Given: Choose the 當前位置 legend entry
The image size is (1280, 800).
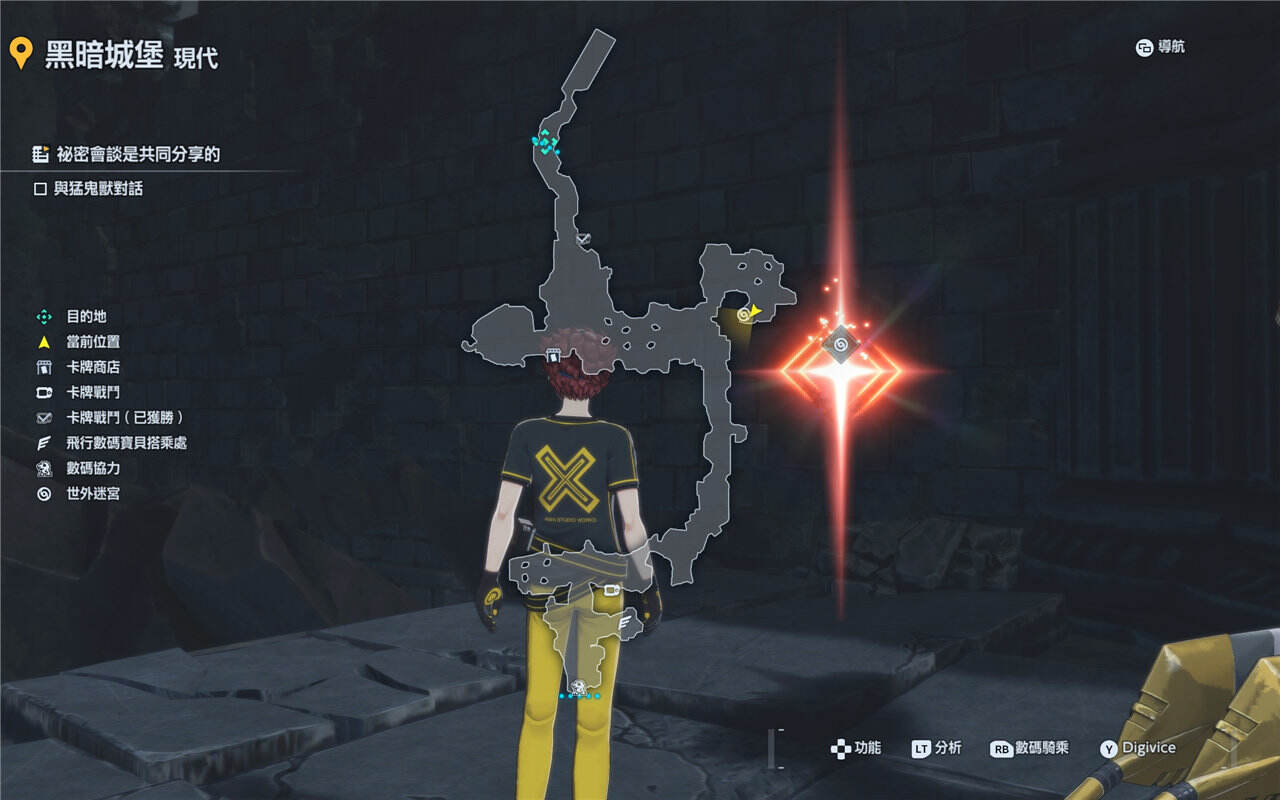Looking at the screenshot, I should coord(92,342).
